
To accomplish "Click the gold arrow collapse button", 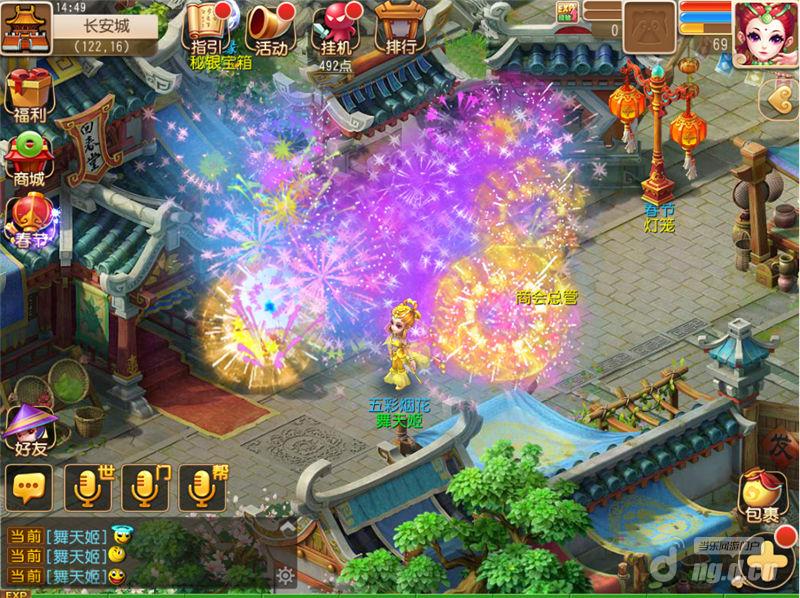I will pos(778,97).
